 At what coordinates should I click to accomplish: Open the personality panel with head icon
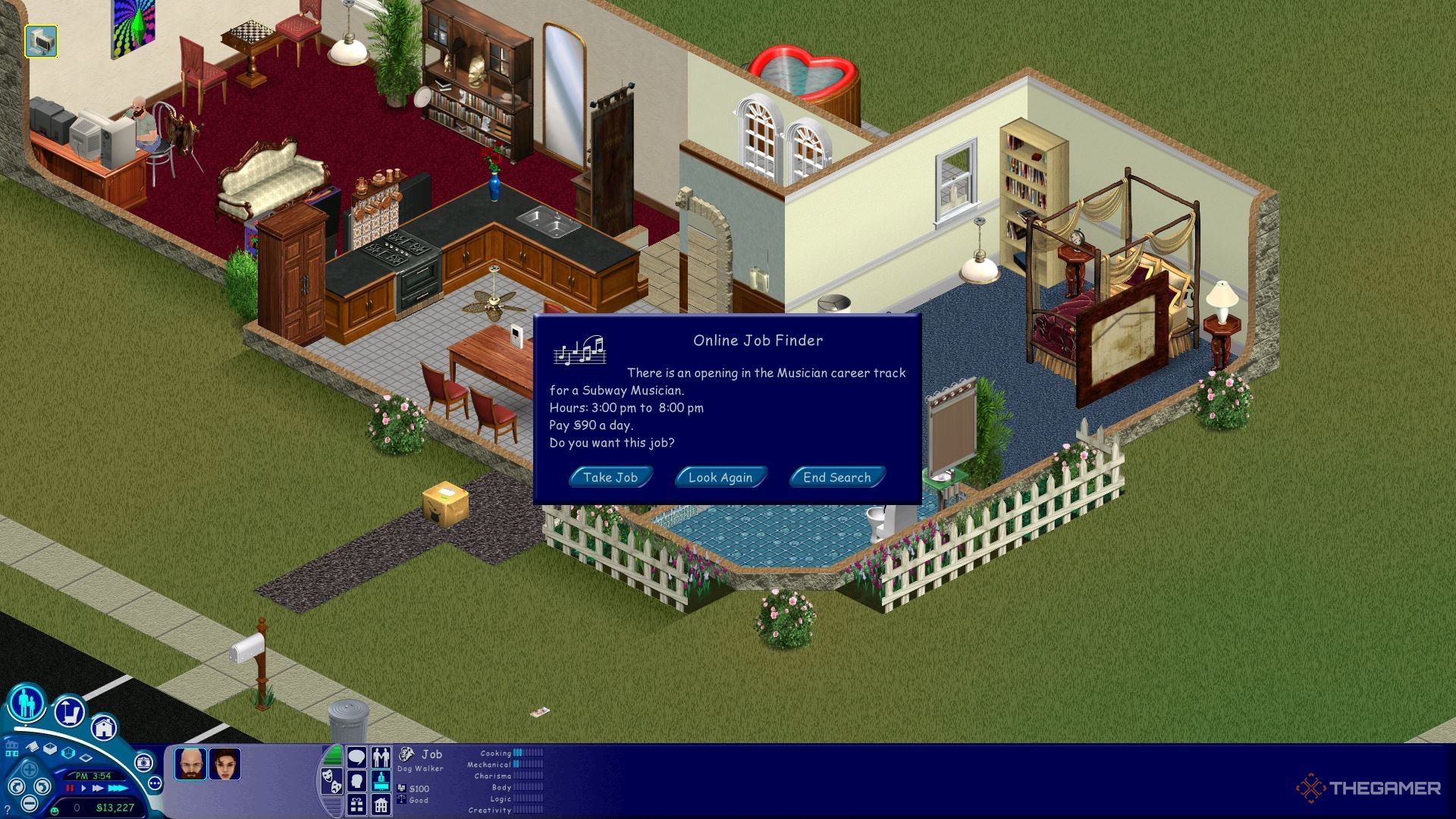356,780
